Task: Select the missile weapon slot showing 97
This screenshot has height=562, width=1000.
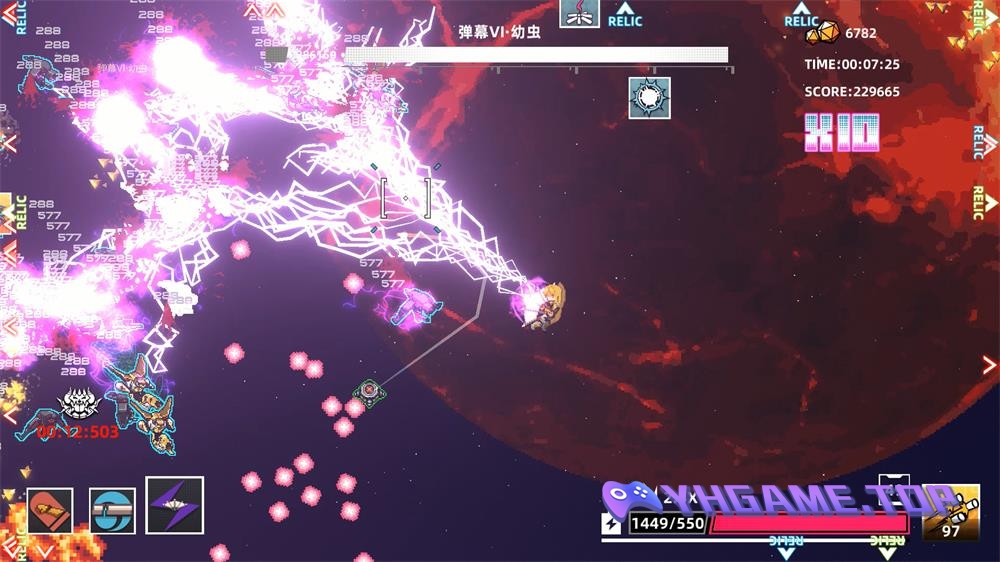Action: (x=950, y=512)
